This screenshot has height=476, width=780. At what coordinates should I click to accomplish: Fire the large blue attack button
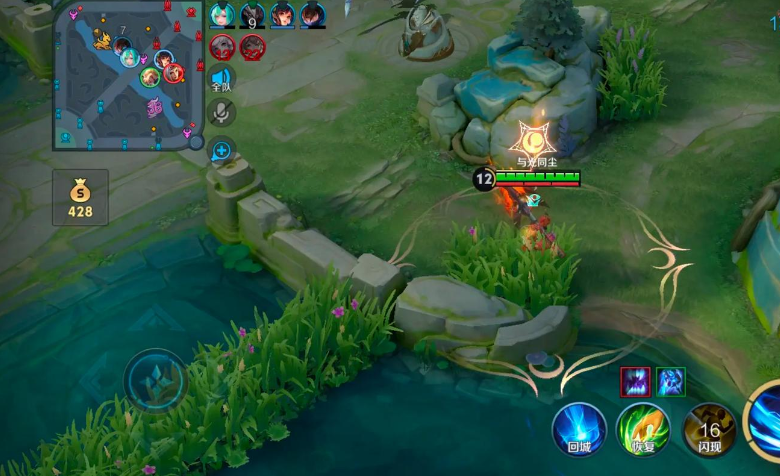pyautogui.click(x=767, y=418)
